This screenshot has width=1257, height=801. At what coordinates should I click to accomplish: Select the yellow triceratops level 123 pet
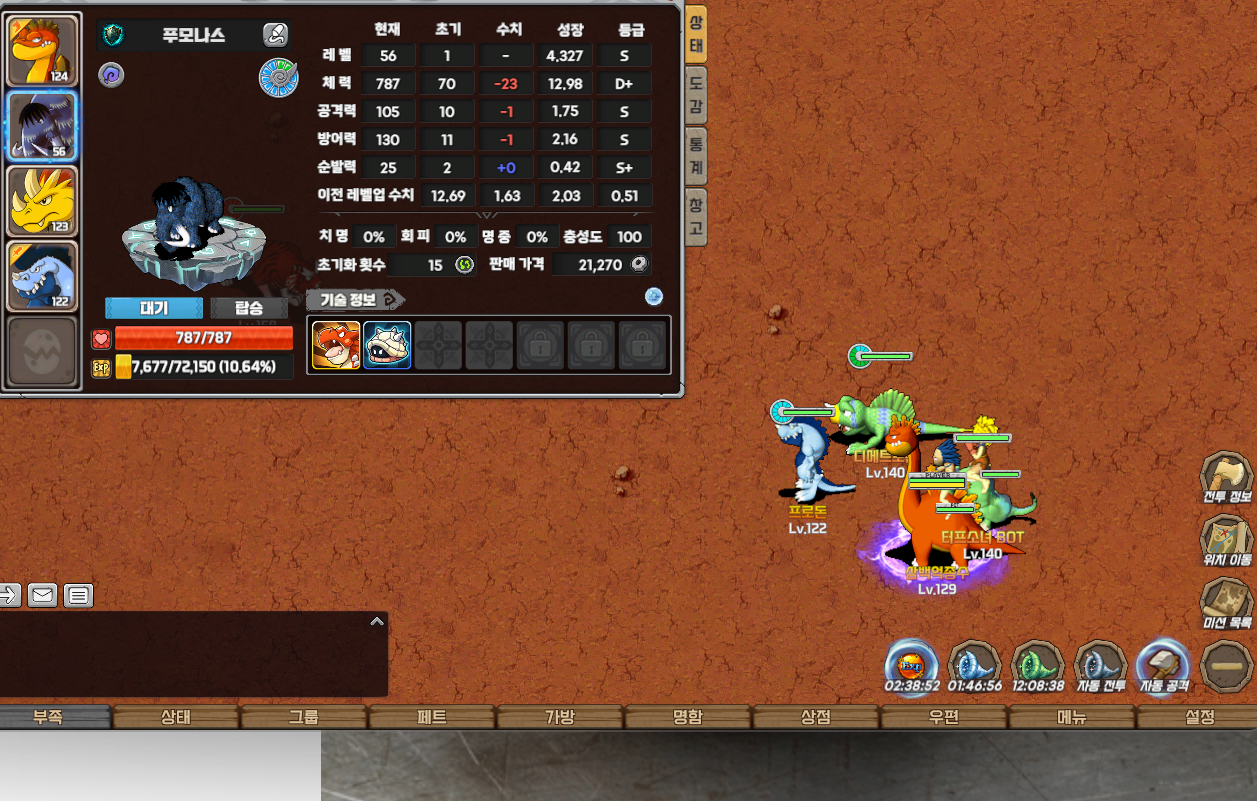(x=43, y=201)
